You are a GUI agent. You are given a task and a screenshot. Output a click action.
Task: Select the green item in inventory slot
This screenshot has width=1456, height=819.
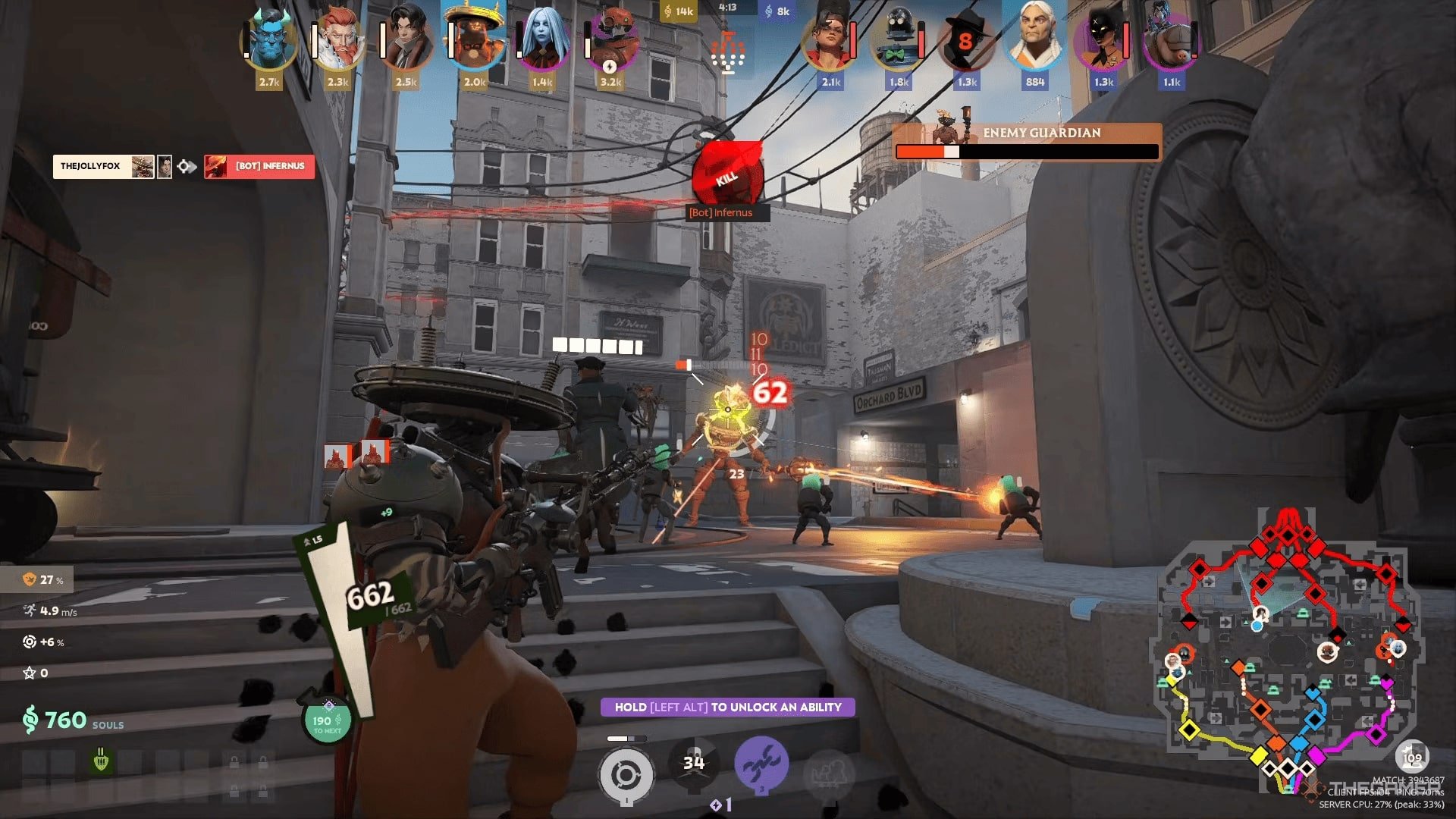coord(101,760)
